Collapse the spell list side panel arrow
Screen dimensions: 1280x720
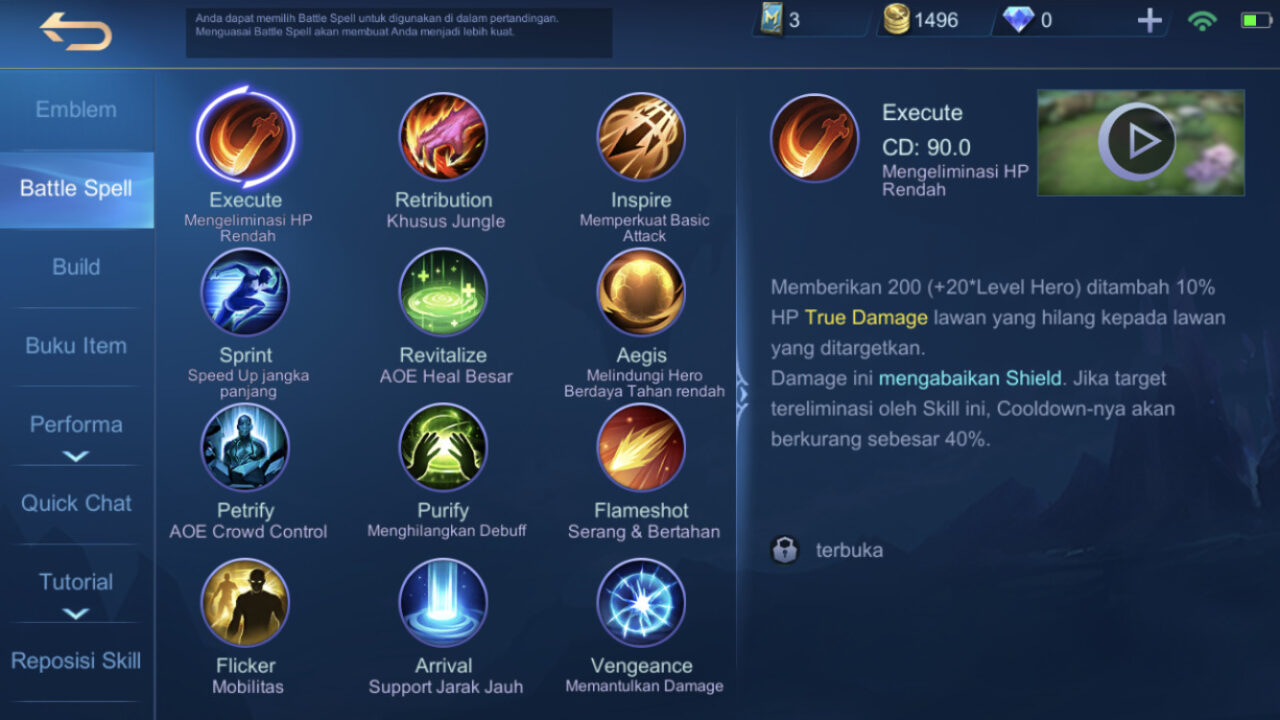742,395
